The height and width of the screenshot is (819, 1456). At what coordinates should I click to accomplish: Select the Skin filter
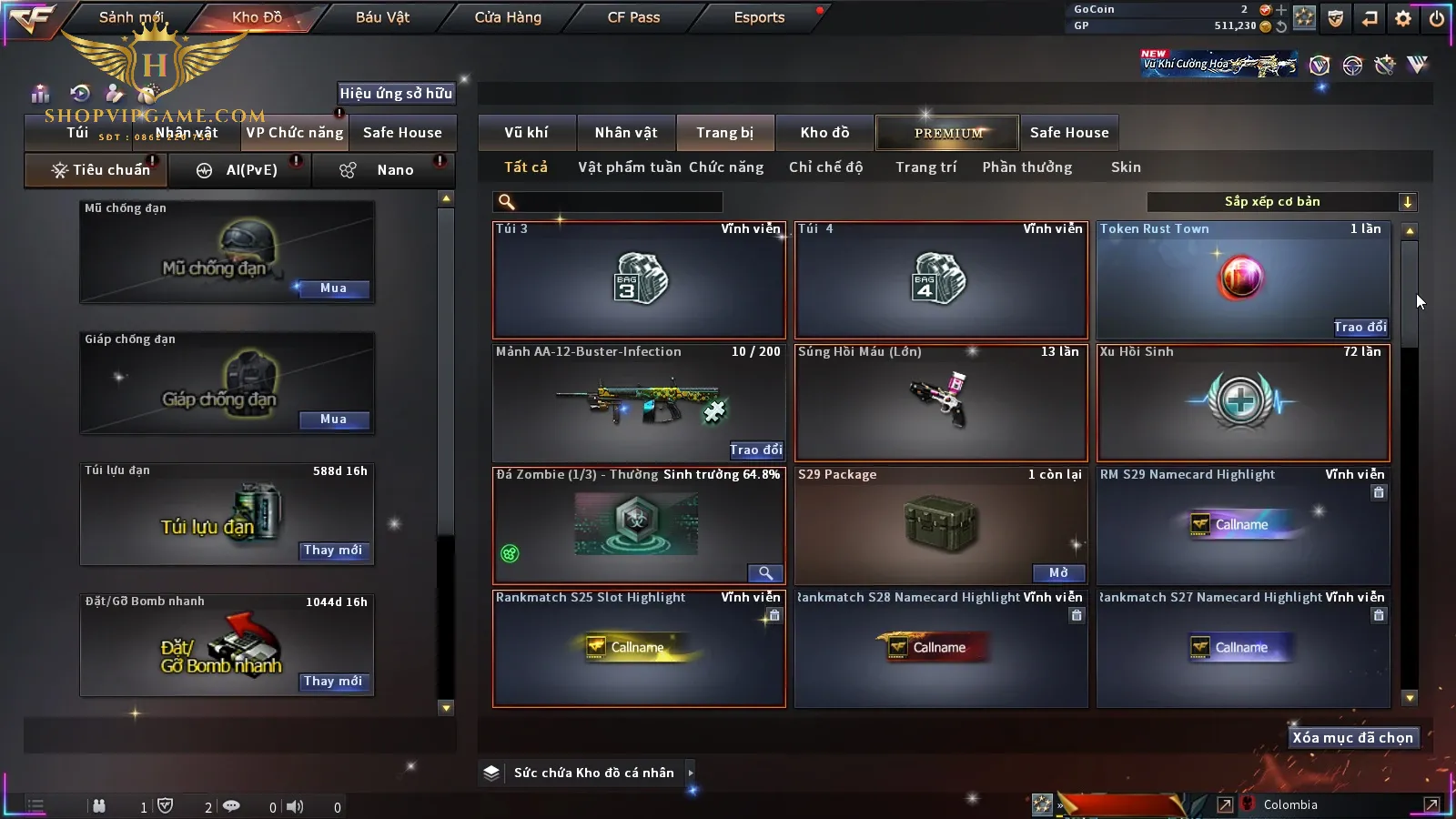pyautogui.click(x=1126, y=167)
